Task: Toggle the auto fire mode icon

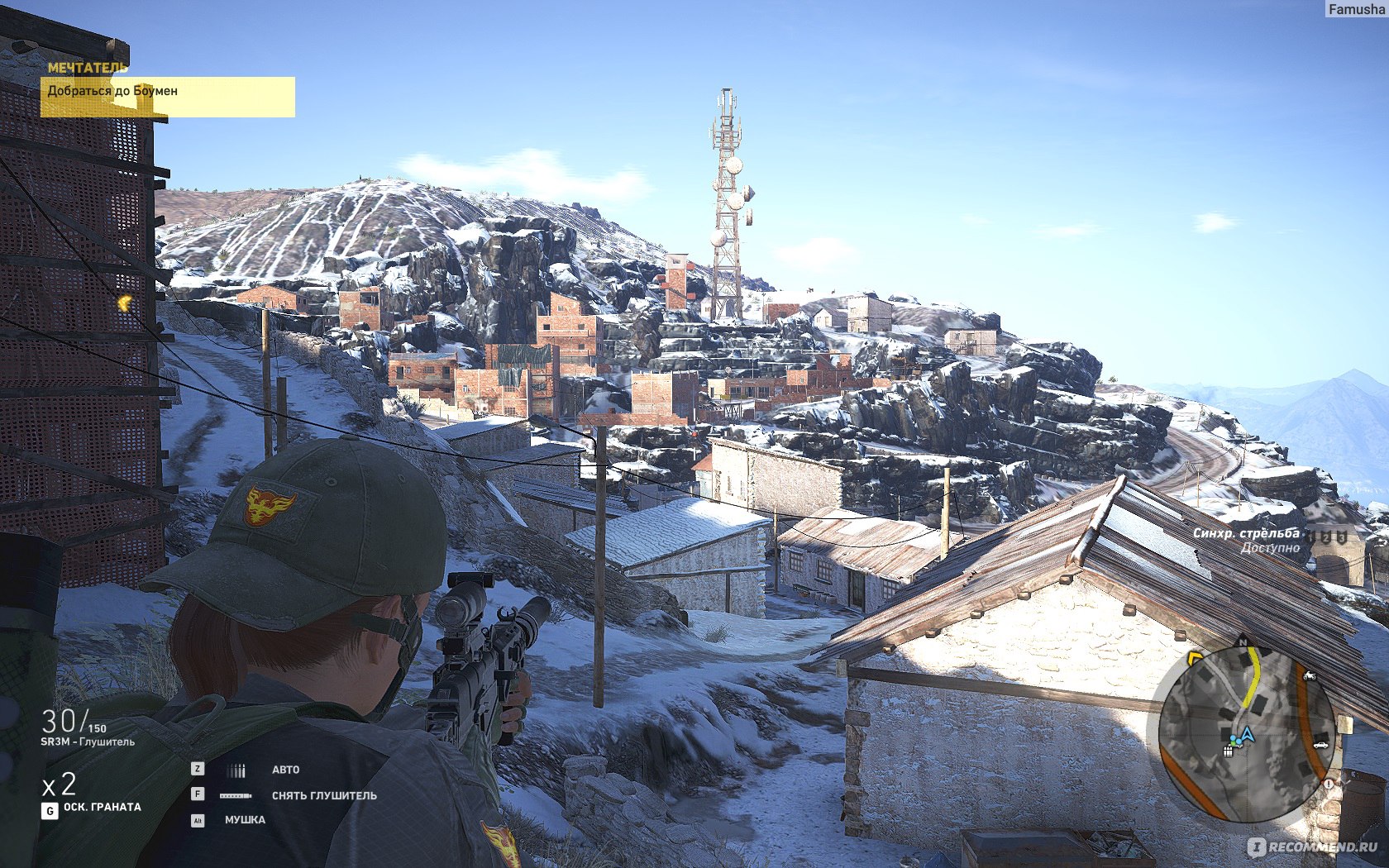Action: coord(236,770)
